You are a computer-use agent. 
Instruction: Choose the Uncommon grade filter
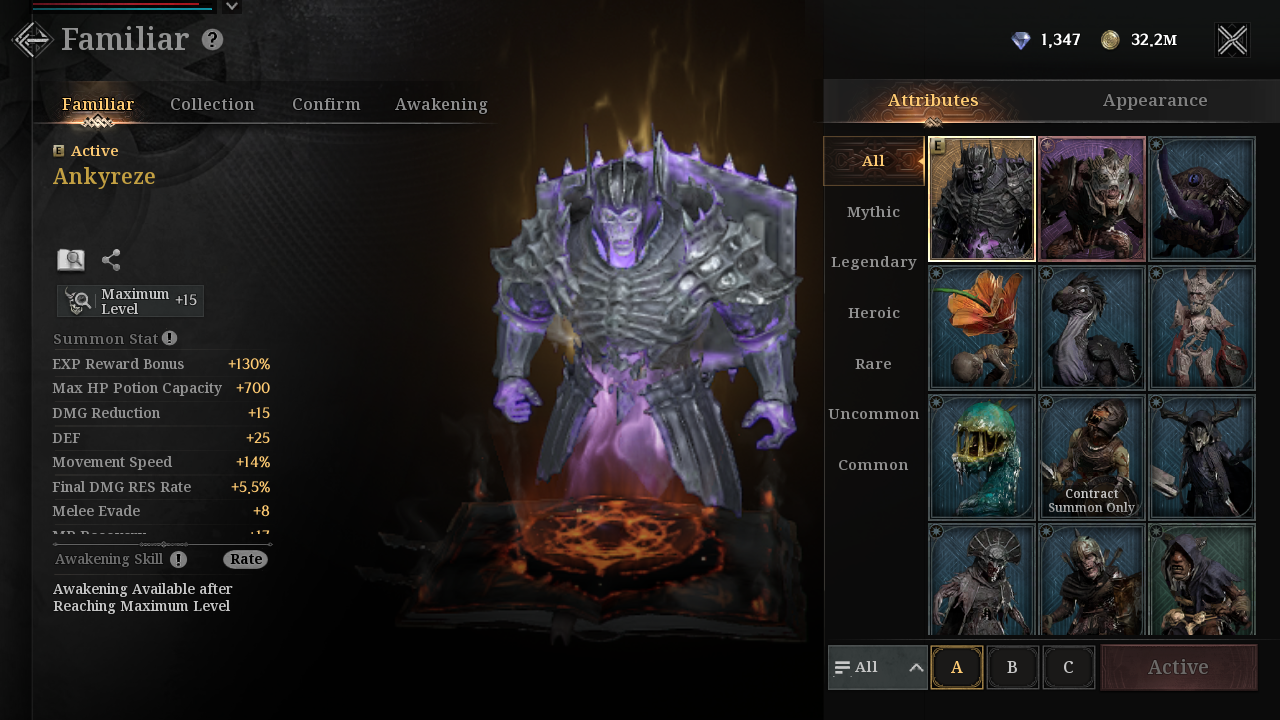(x=873, y=414)
